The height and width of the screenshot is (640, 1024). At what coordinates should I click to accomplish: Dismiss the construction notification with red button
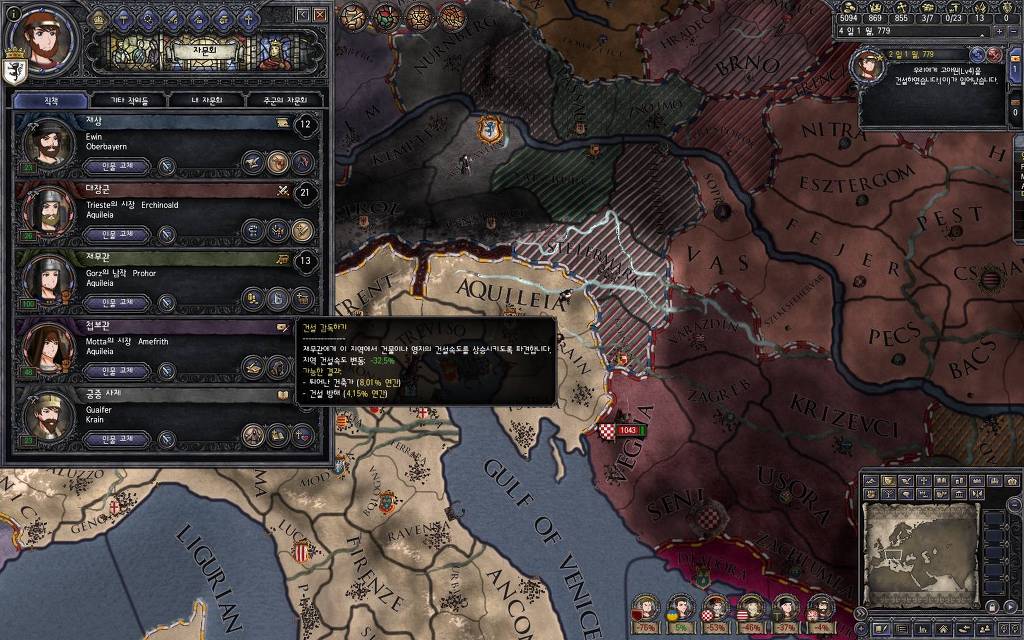pyautogui.click(x=994, y=53)
